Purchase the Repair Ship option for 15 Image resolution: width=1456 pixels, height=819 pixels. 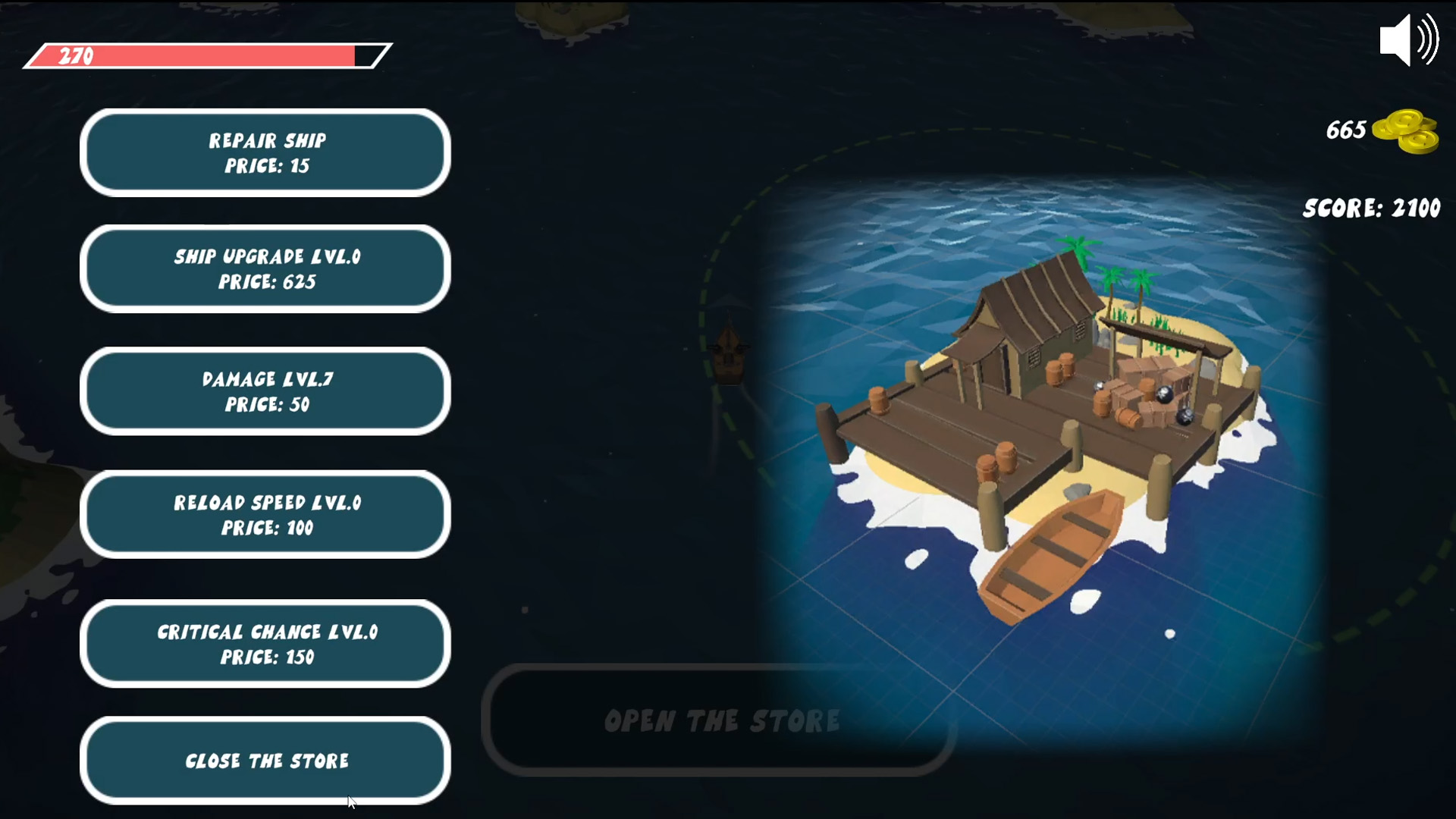(x=265, y=152)
